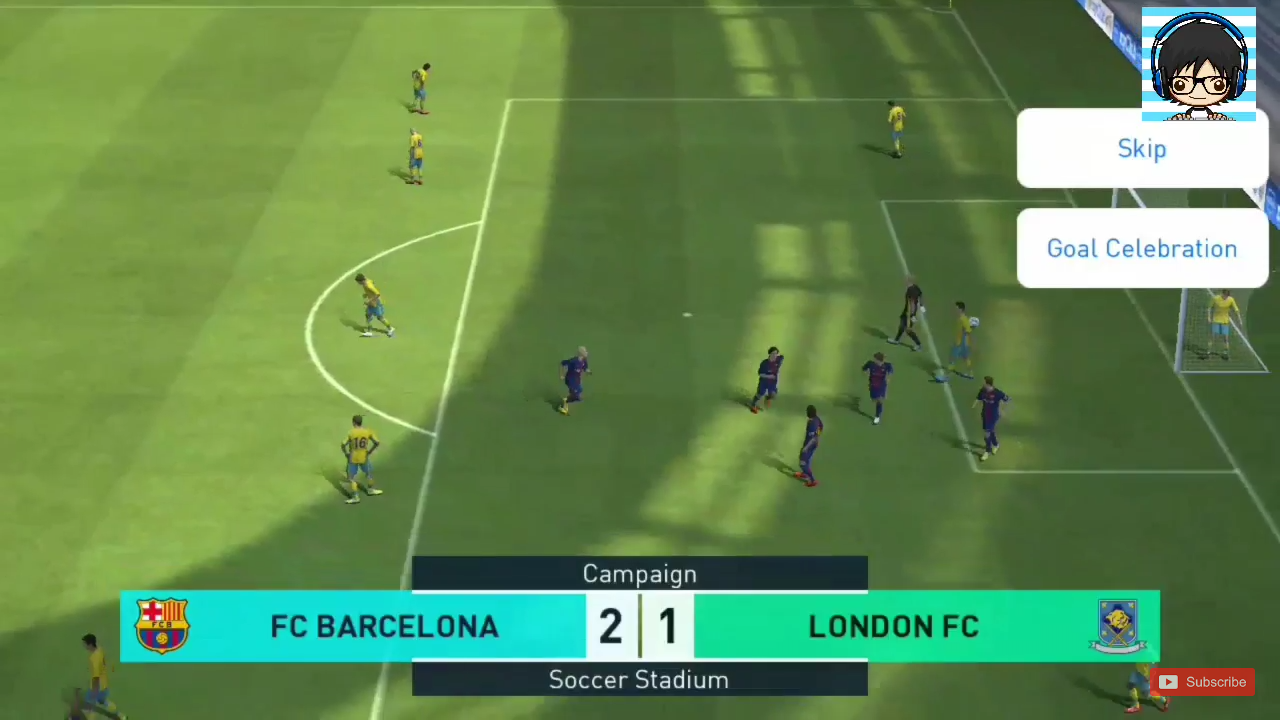Click the London FC club badge

coord(1117,625)
